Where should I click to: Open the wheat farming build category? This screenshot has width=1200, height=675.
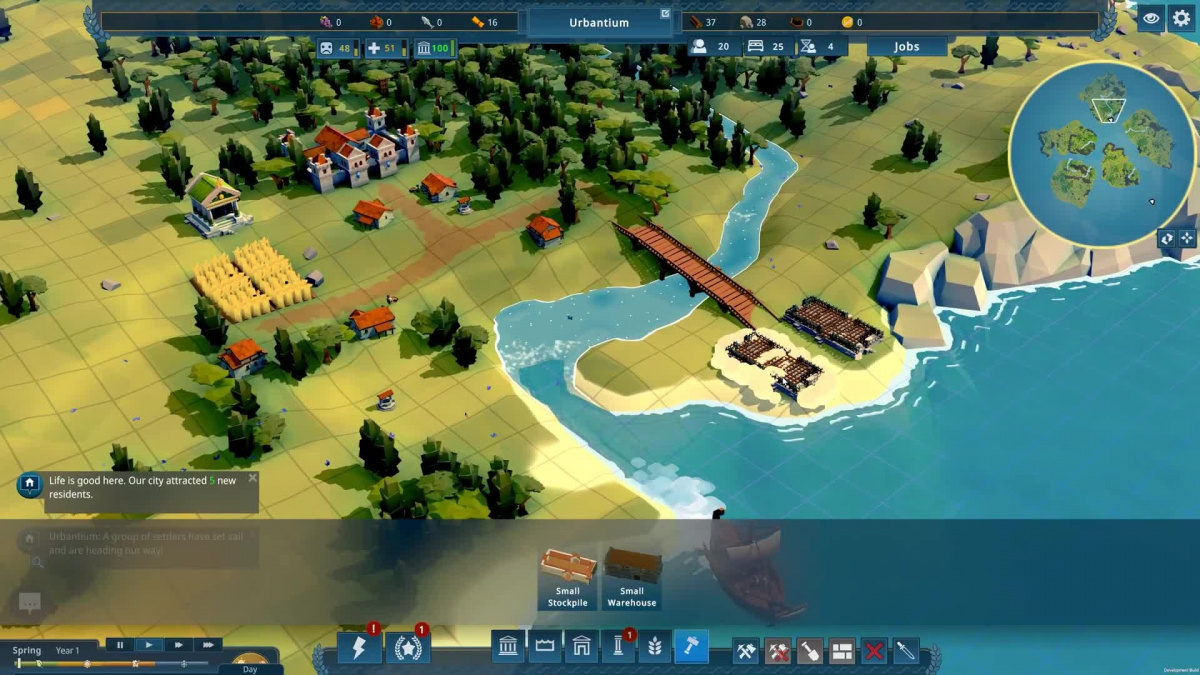click(654, 648)
